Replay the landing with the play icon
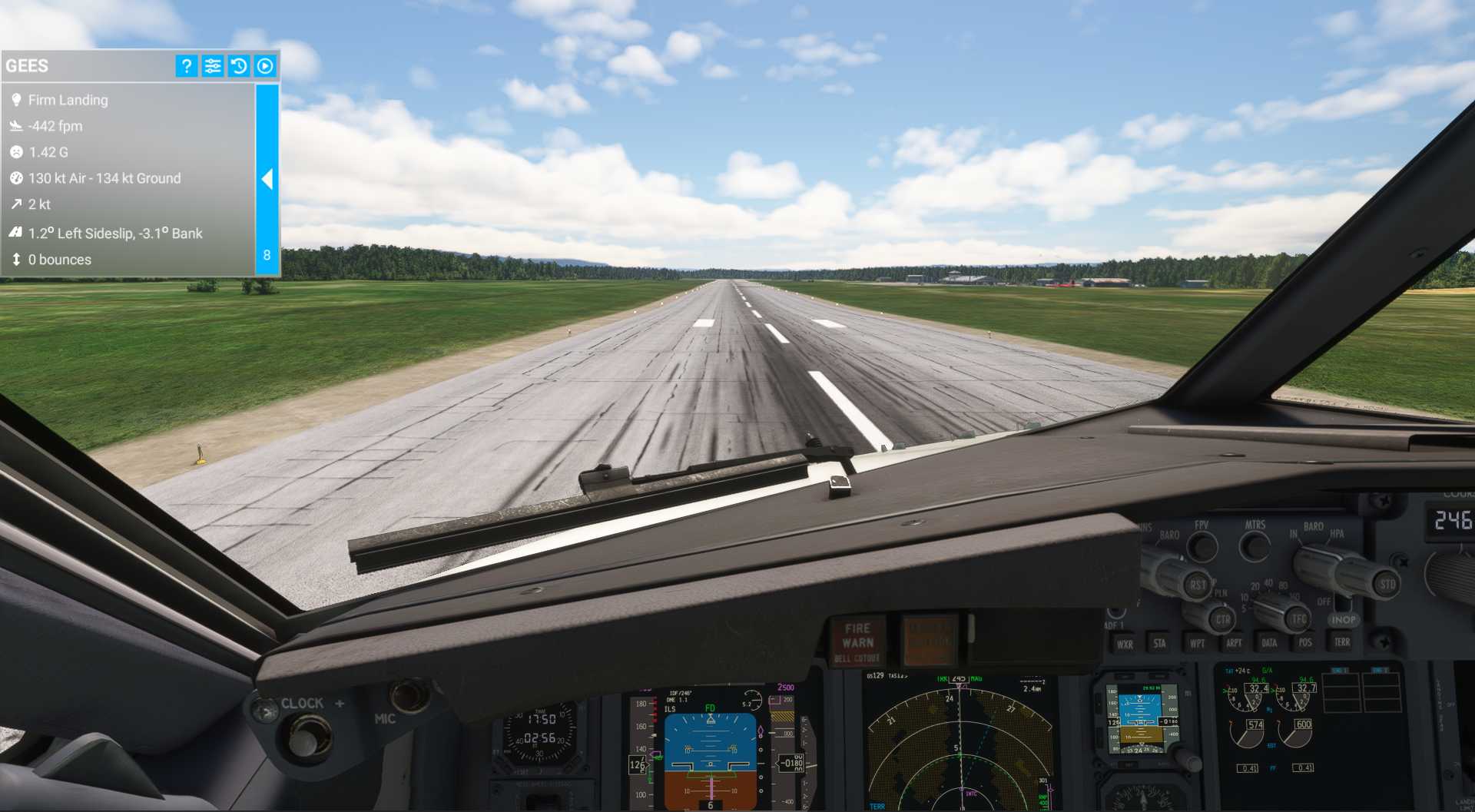The height and width of the screenshot is (812, 1475). pyautogui.click(x=264, y=66)
